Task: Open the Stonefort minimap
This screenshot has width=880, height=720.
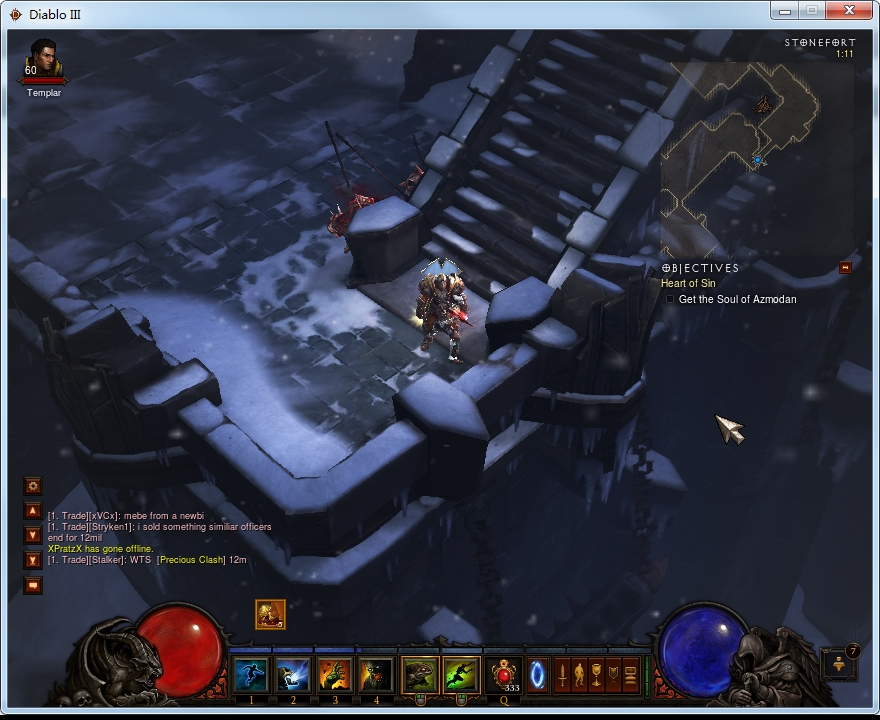Action: click(755, 150)
